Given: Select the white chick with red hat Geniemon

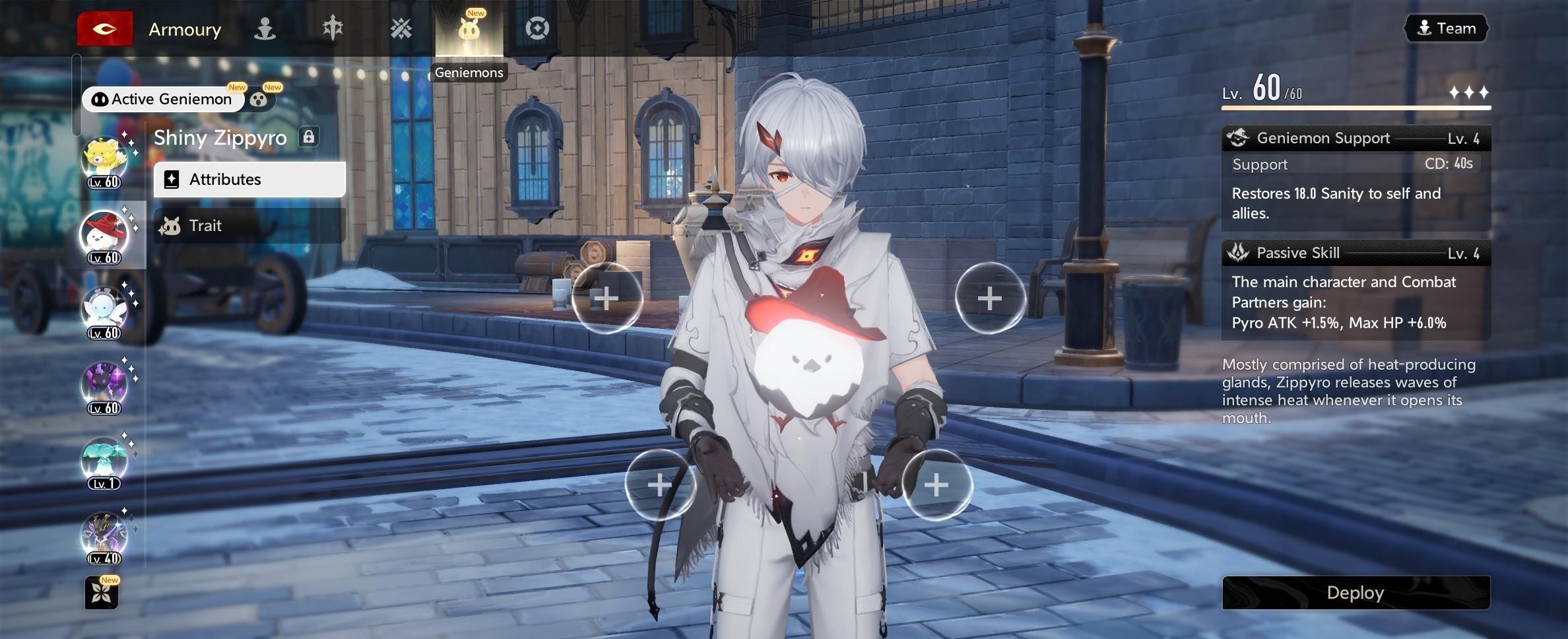Looking at the screenshot, I should (x=104, y=236).
